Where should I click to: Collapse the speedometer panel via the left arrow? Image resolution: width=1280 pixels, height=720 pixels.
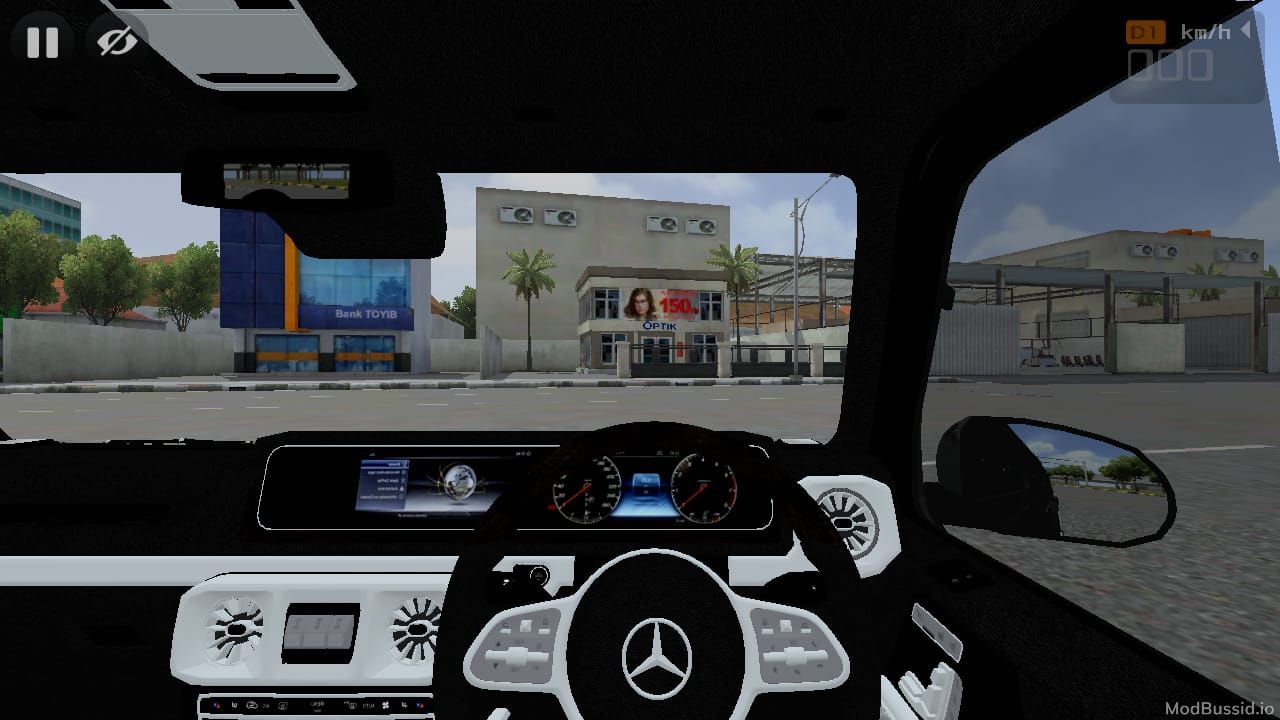[x=1246, y=31]
